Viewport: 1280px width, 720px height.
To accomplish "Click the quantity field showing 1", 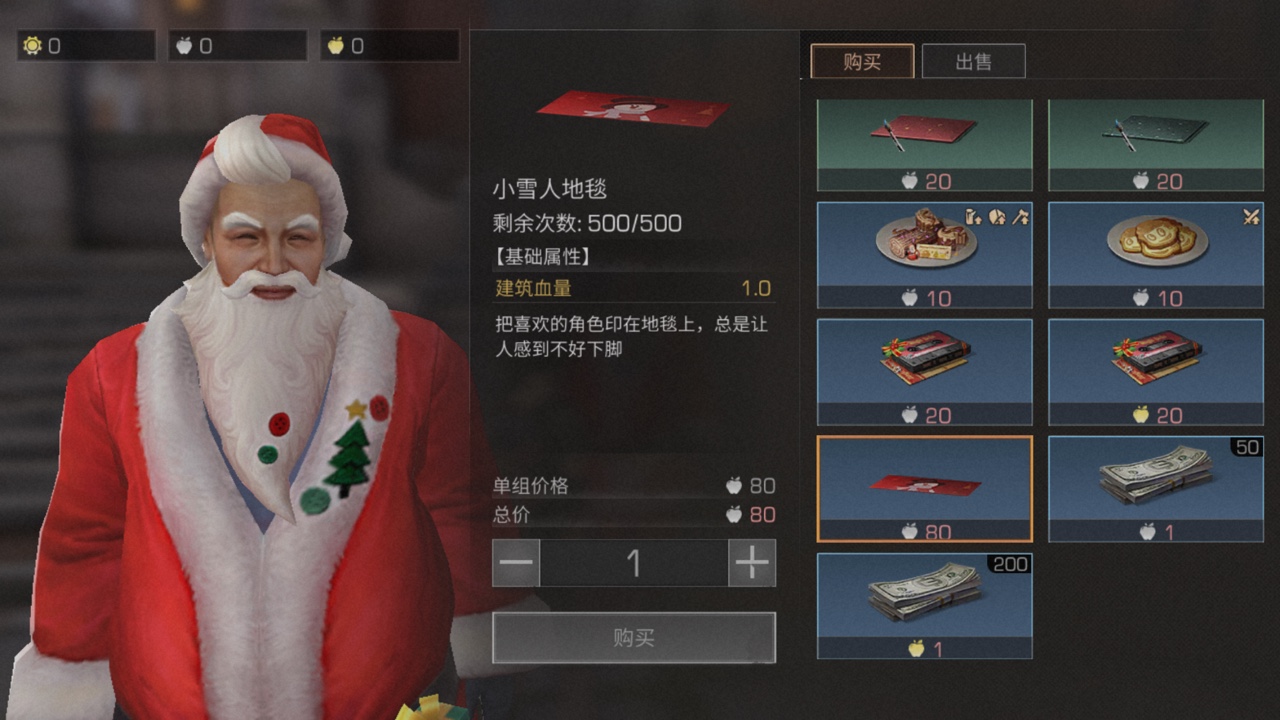I will (x=634, y=563).
